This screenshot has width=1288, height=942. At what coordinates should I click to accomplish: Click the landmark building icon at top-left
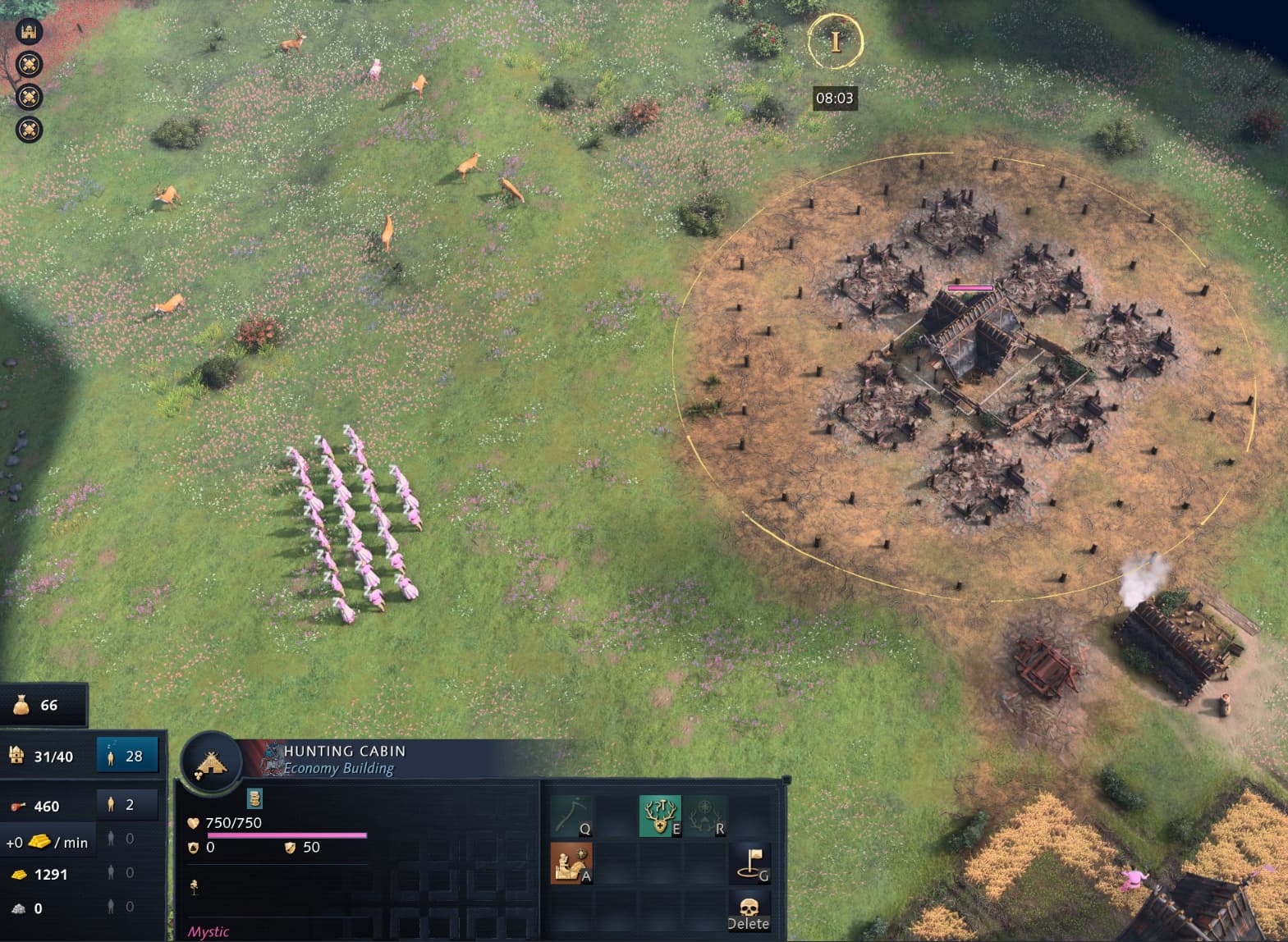pyautogui.click(x=29, y=32)
